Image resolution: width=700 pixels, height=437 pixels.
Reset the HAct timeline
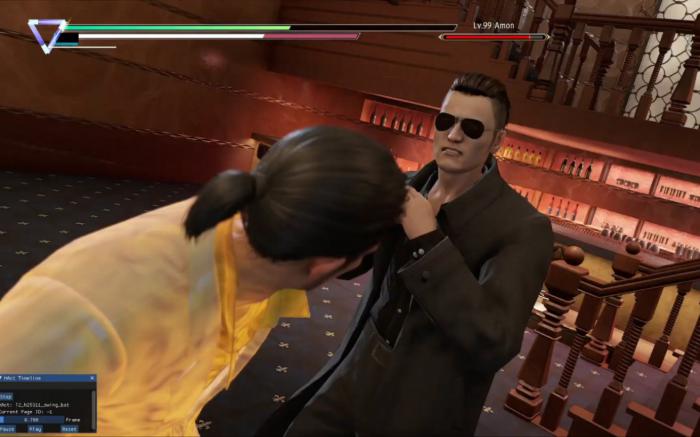[x=69, y=429]
